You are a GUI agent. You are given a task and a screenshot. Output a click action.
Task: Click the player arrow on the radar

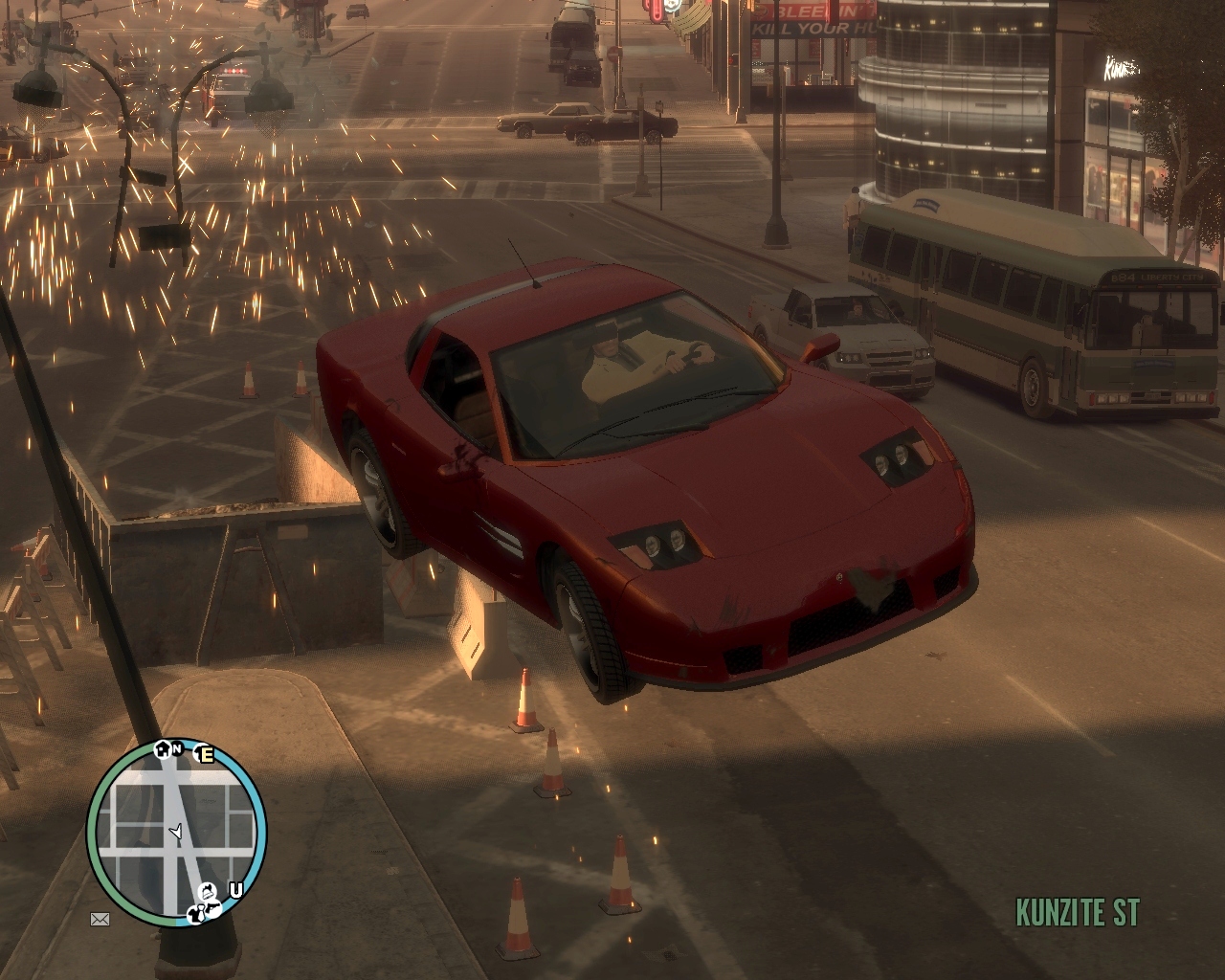point(177,831)
